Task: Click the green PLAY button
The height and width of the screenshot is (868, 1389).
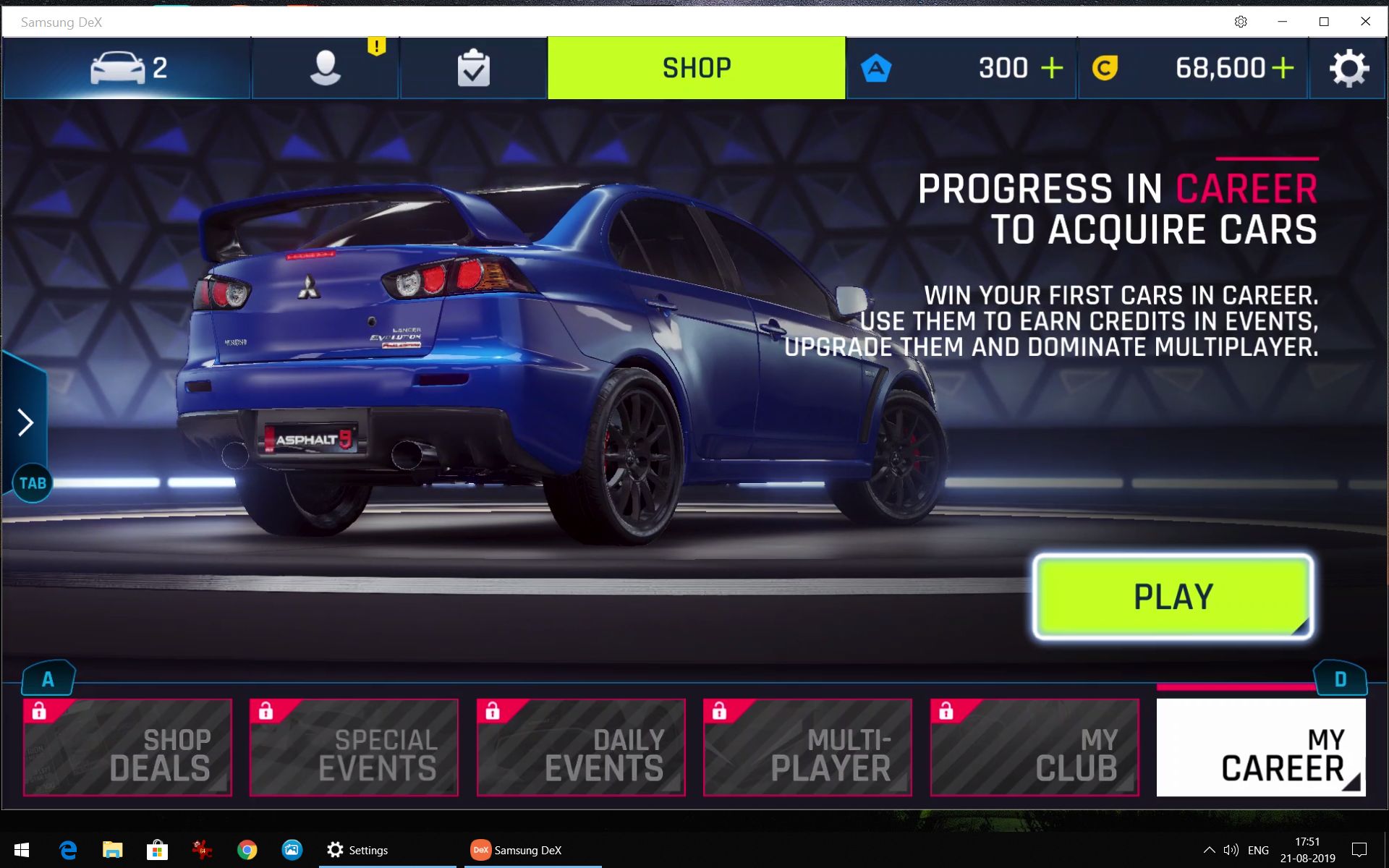Action: click(x=1173, y=597)
